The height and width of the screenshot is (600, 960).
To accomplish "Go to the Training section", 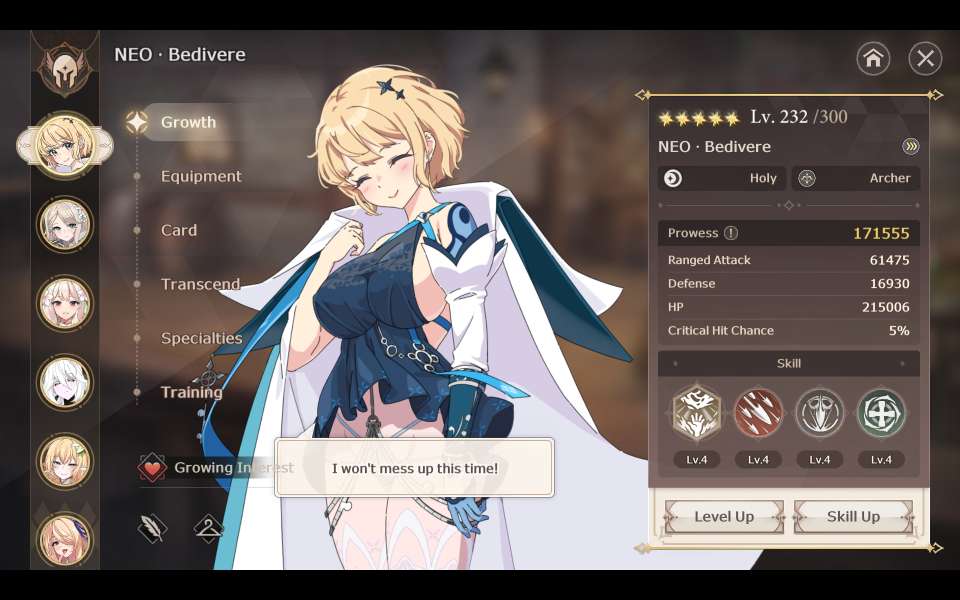I will point(191,392).
